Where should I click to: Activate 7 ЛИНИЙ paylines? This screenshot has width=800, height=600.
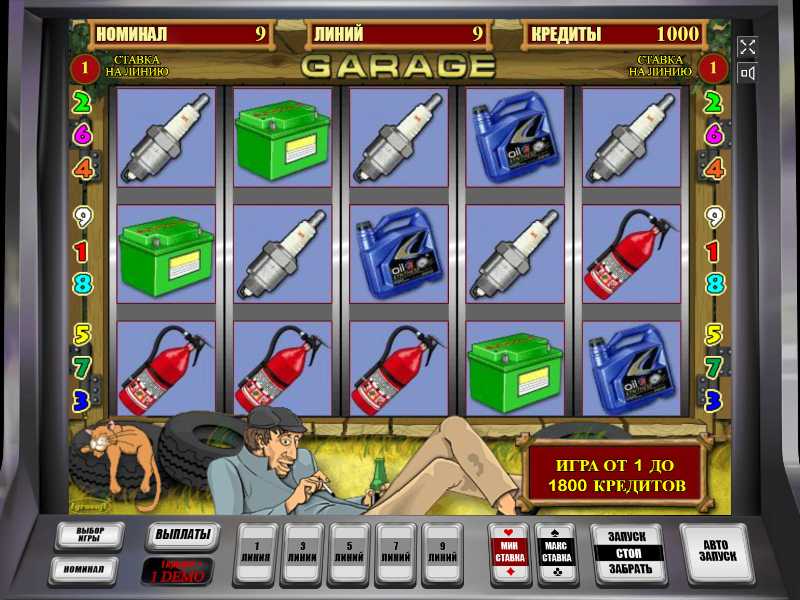click(x=396, y=553)
